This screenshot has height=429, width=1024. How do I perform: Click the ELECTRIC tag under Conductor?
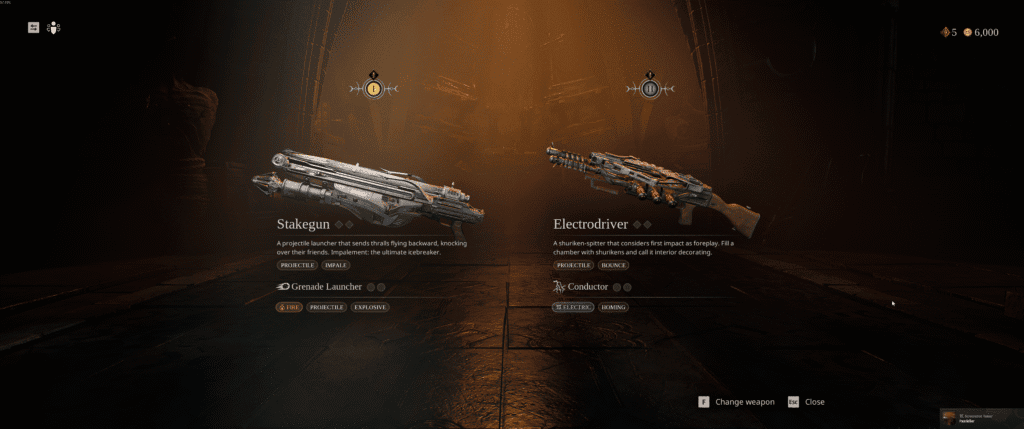tap(573, 307)
